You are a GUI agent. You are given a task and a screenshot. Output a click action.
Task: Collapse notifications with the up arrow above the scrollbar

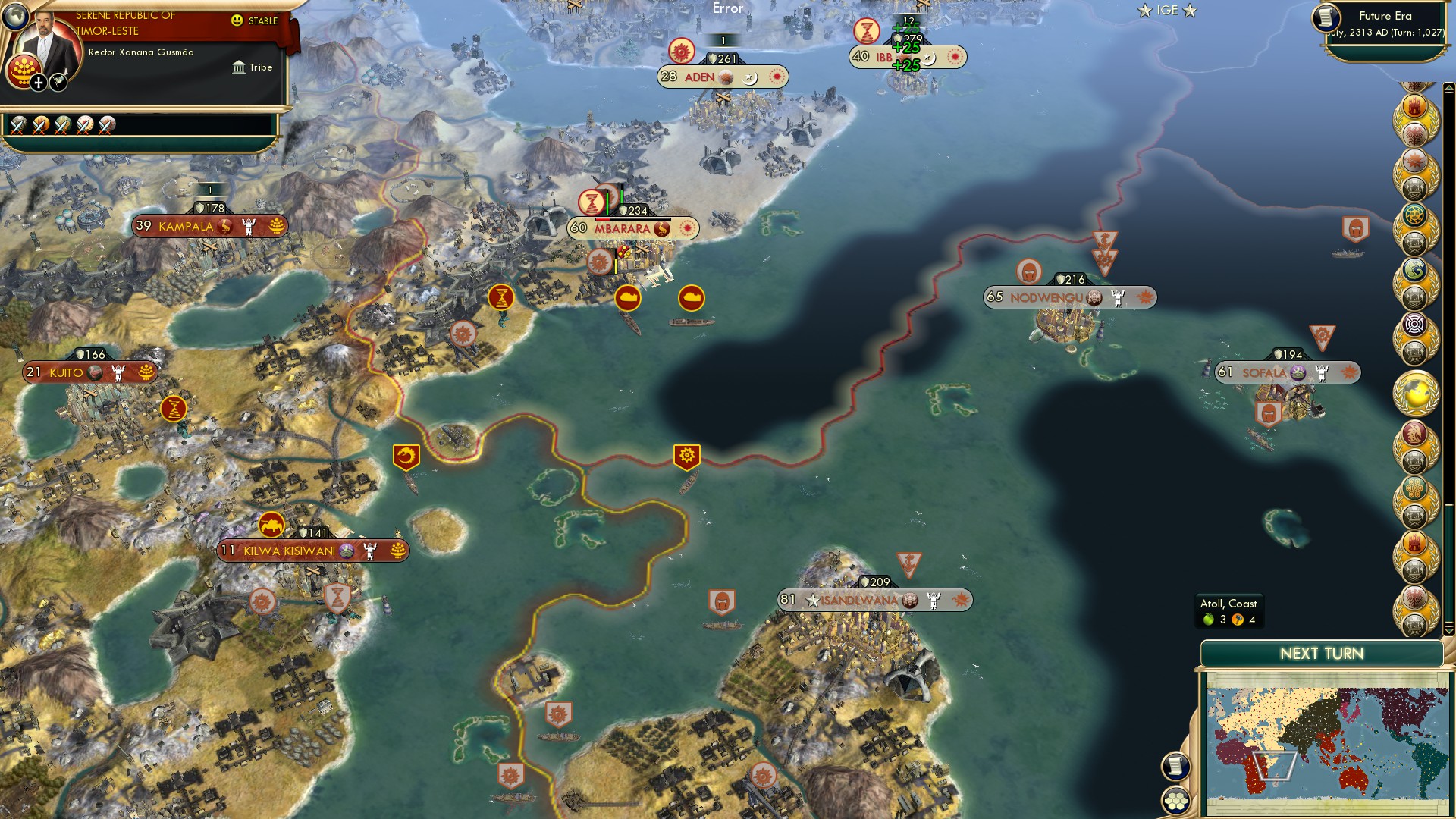(1448, 89)
